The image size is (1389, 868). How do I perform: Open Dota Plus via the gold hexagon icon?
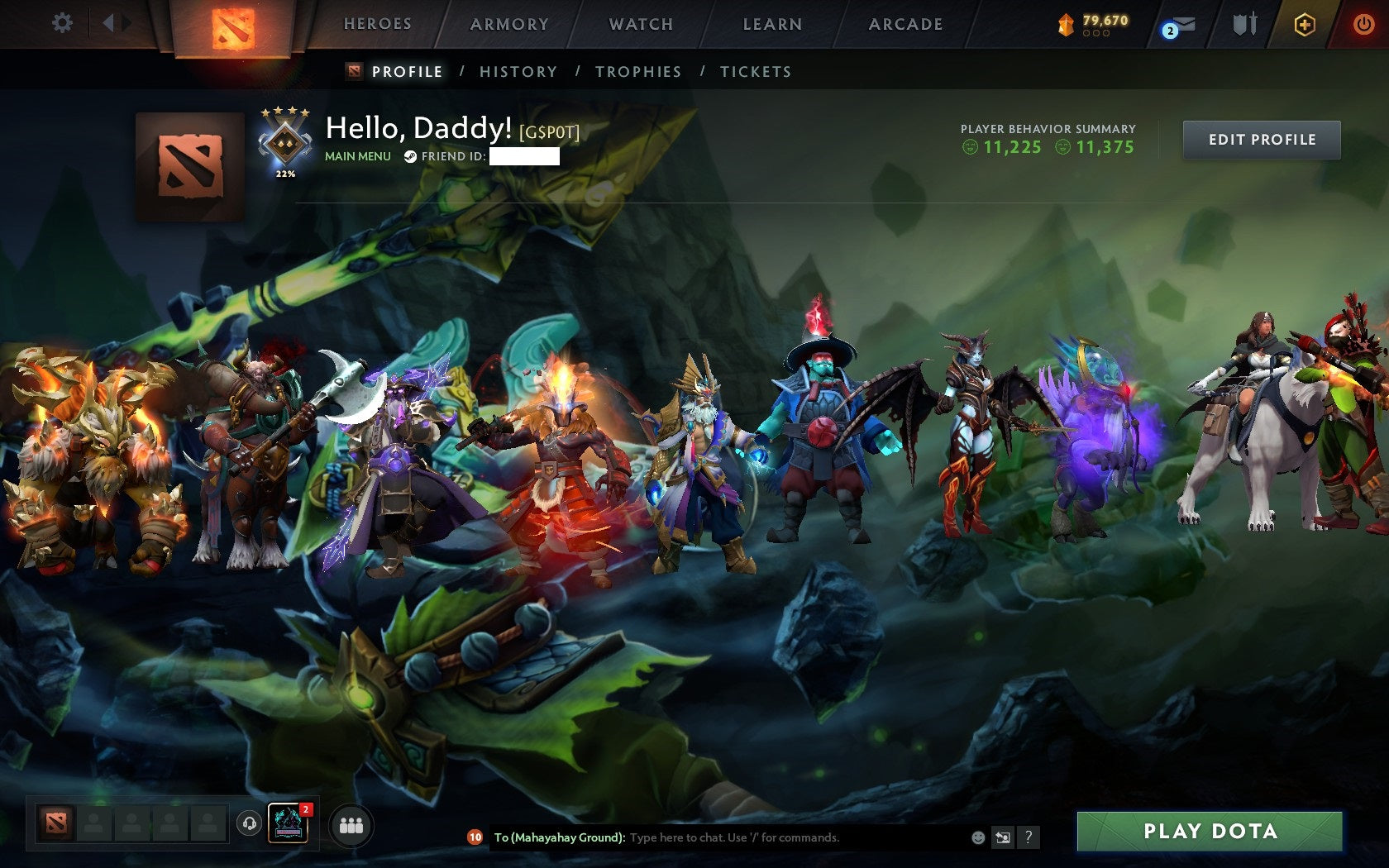point(1305,25)
